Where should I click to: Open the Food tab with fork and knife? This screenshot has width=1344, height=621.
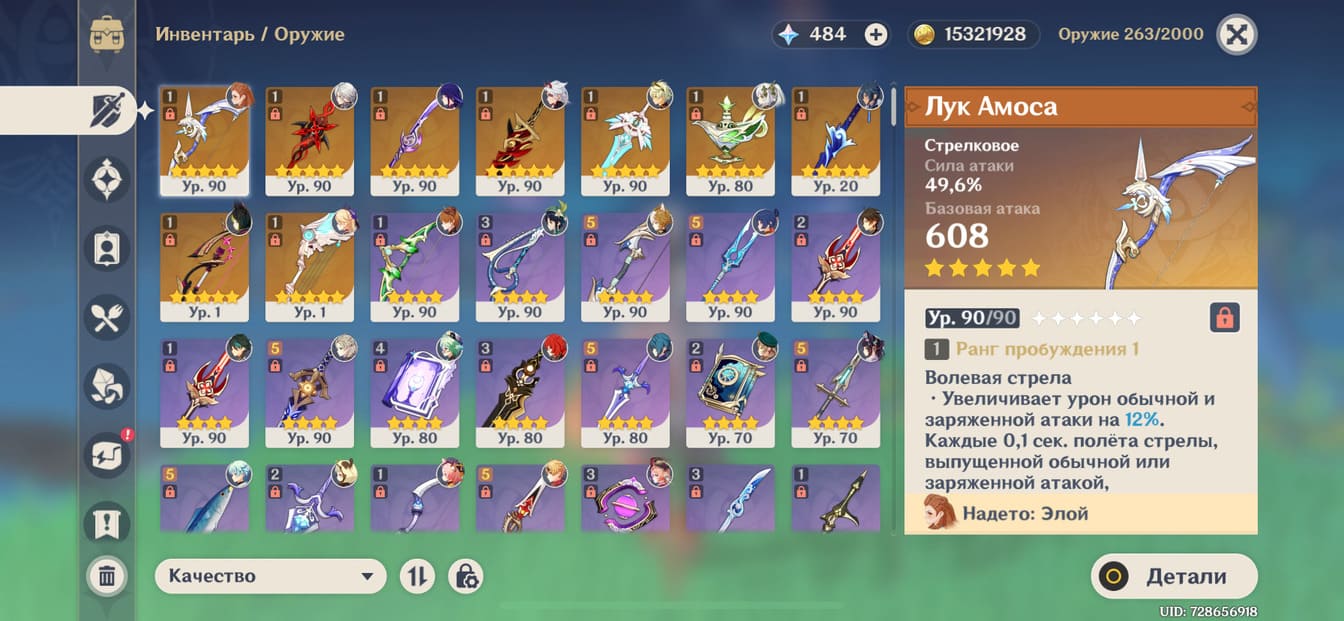click(x=106, y=318)
